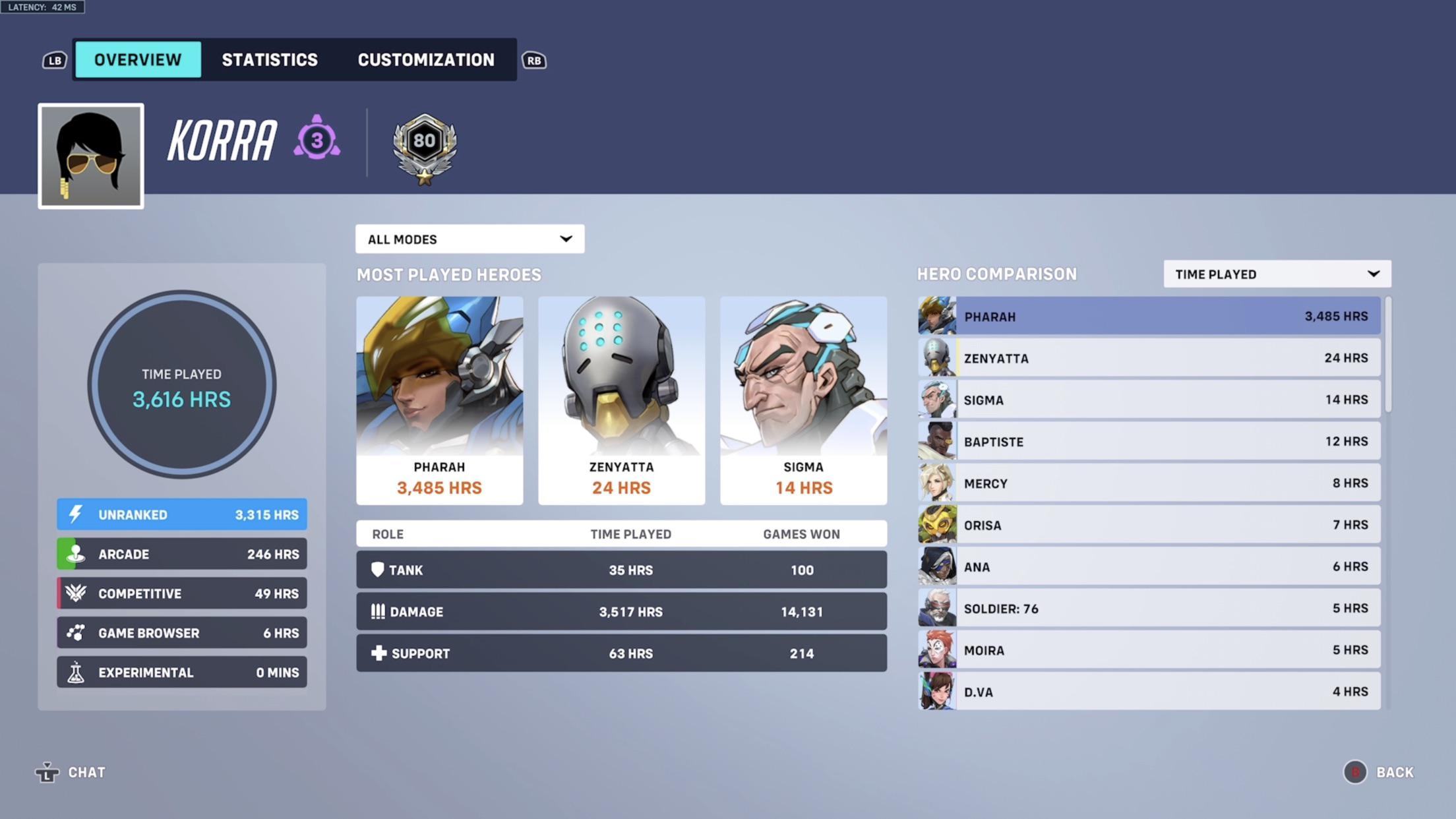Screen dimensions: 1456x819
Task: Go back using the Back button
Action: tap(1380, 772)
